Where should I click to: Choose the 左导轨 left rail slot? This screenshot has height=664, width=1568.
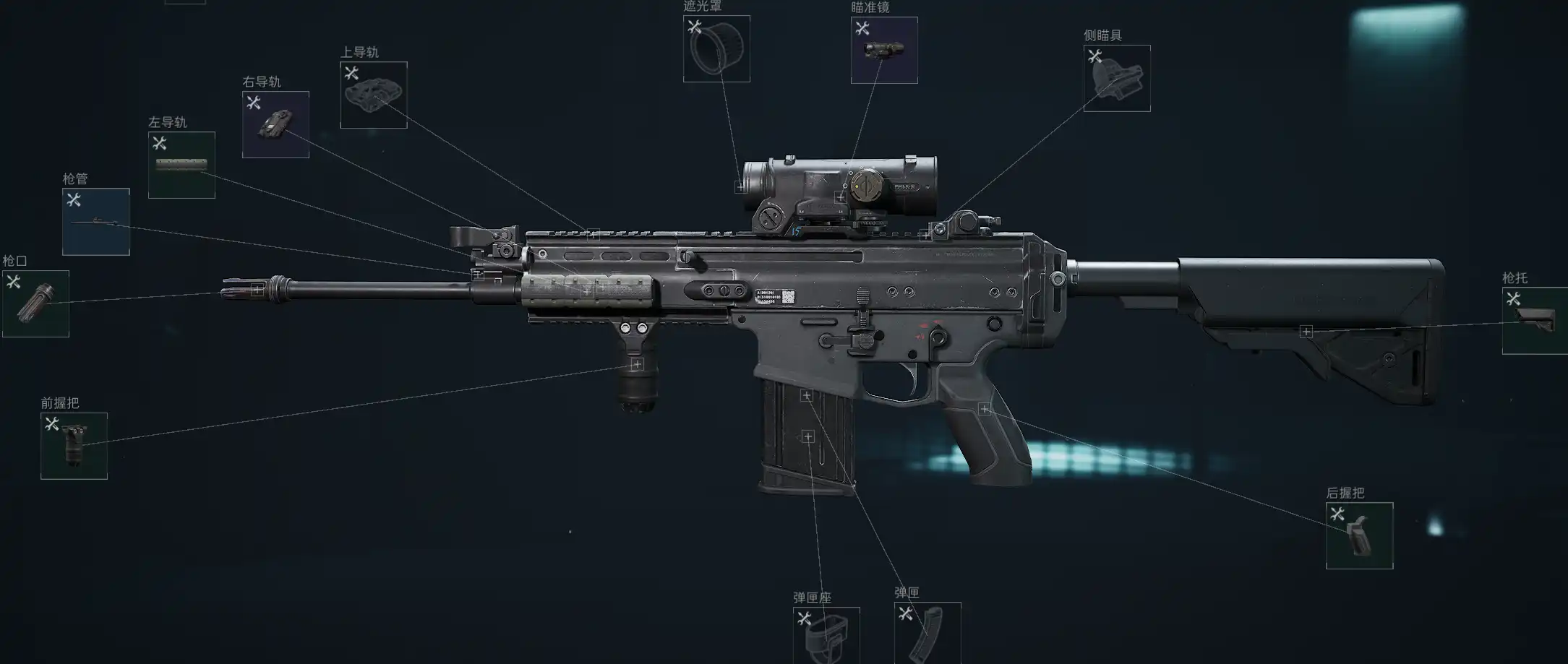click(181, 165)
